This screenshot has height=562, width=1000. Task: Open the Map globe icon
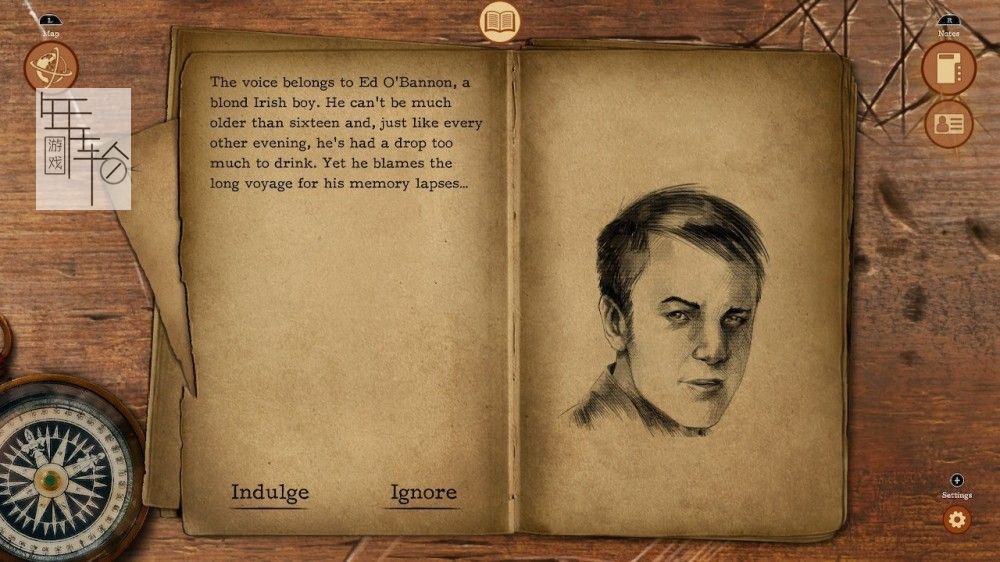51,68
